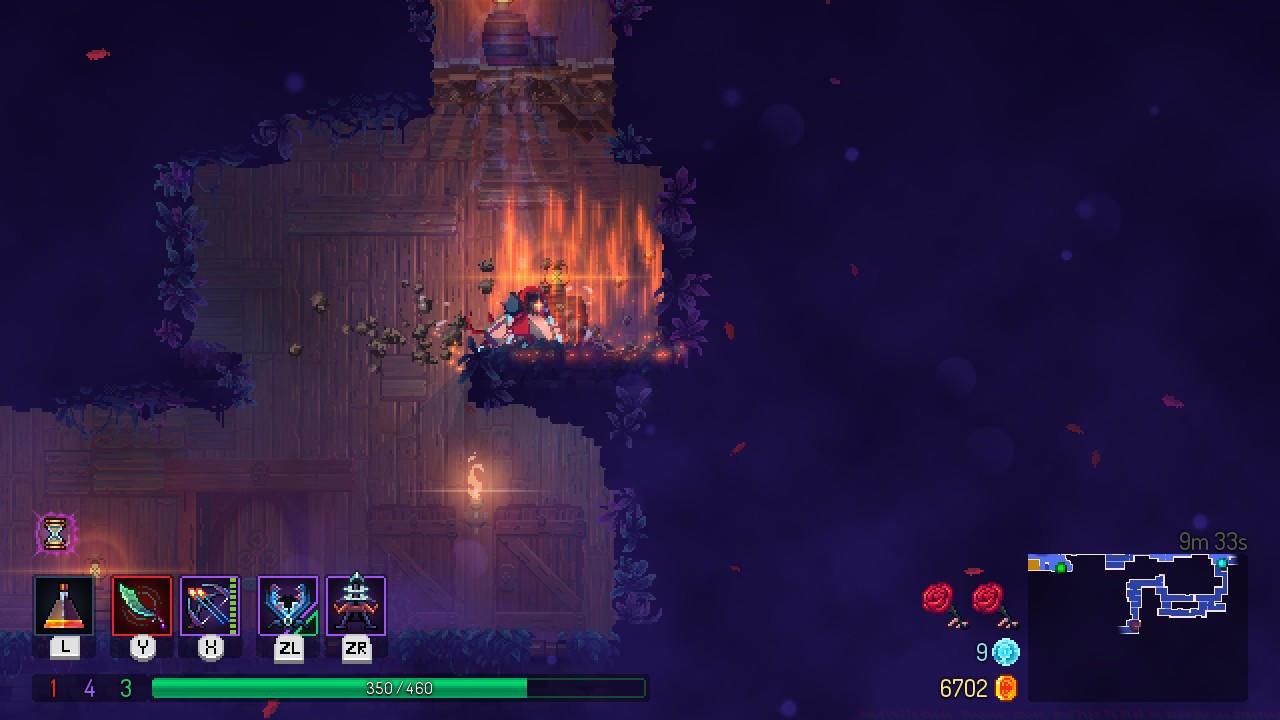Viewport: 1280px width, 720px height.
Task: Select the bow weapon slot
Action: pyautogui.click(x=210, y=606)
